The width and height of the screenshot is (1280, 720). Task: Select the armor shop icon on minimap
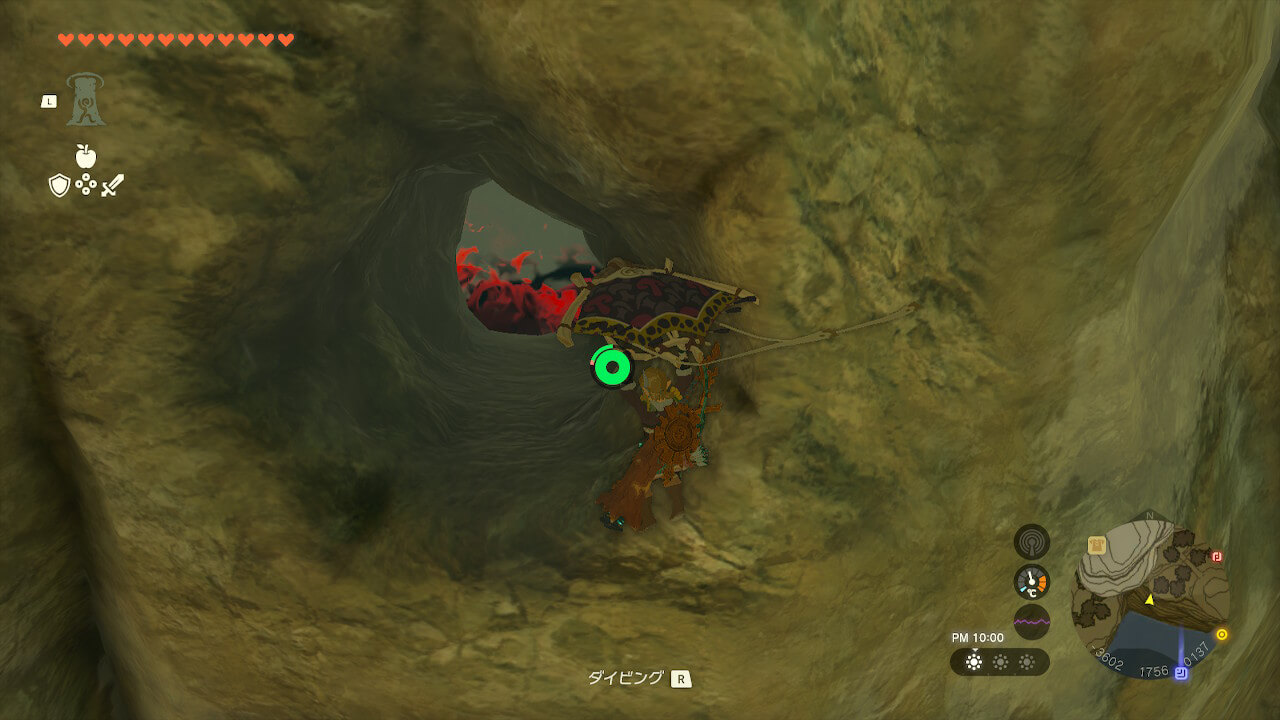click(x=1097, y=545)
